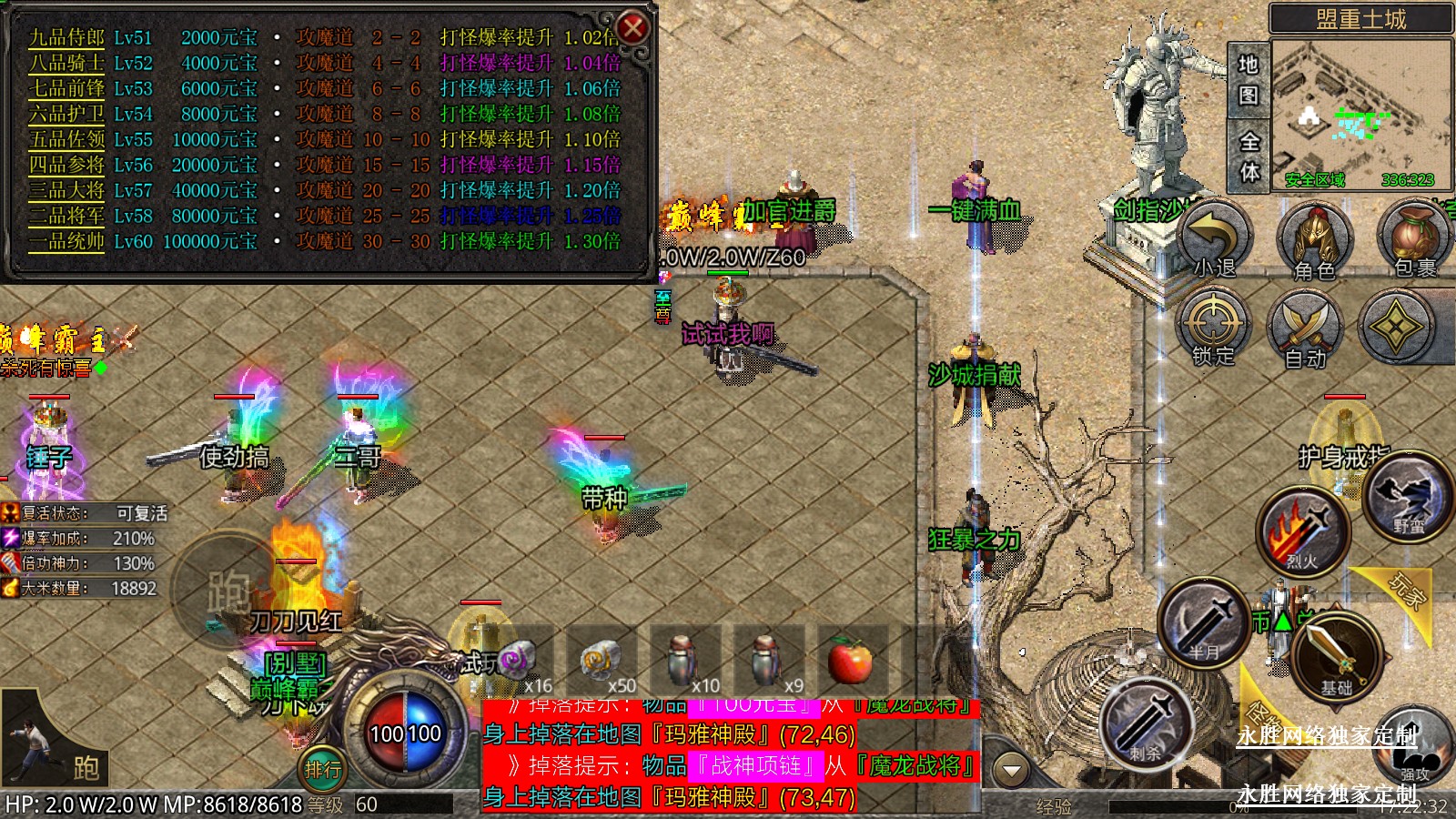Switch to the 全体 tab
This screenshot has width=1456, height=819.
[x=1249, y=156]
